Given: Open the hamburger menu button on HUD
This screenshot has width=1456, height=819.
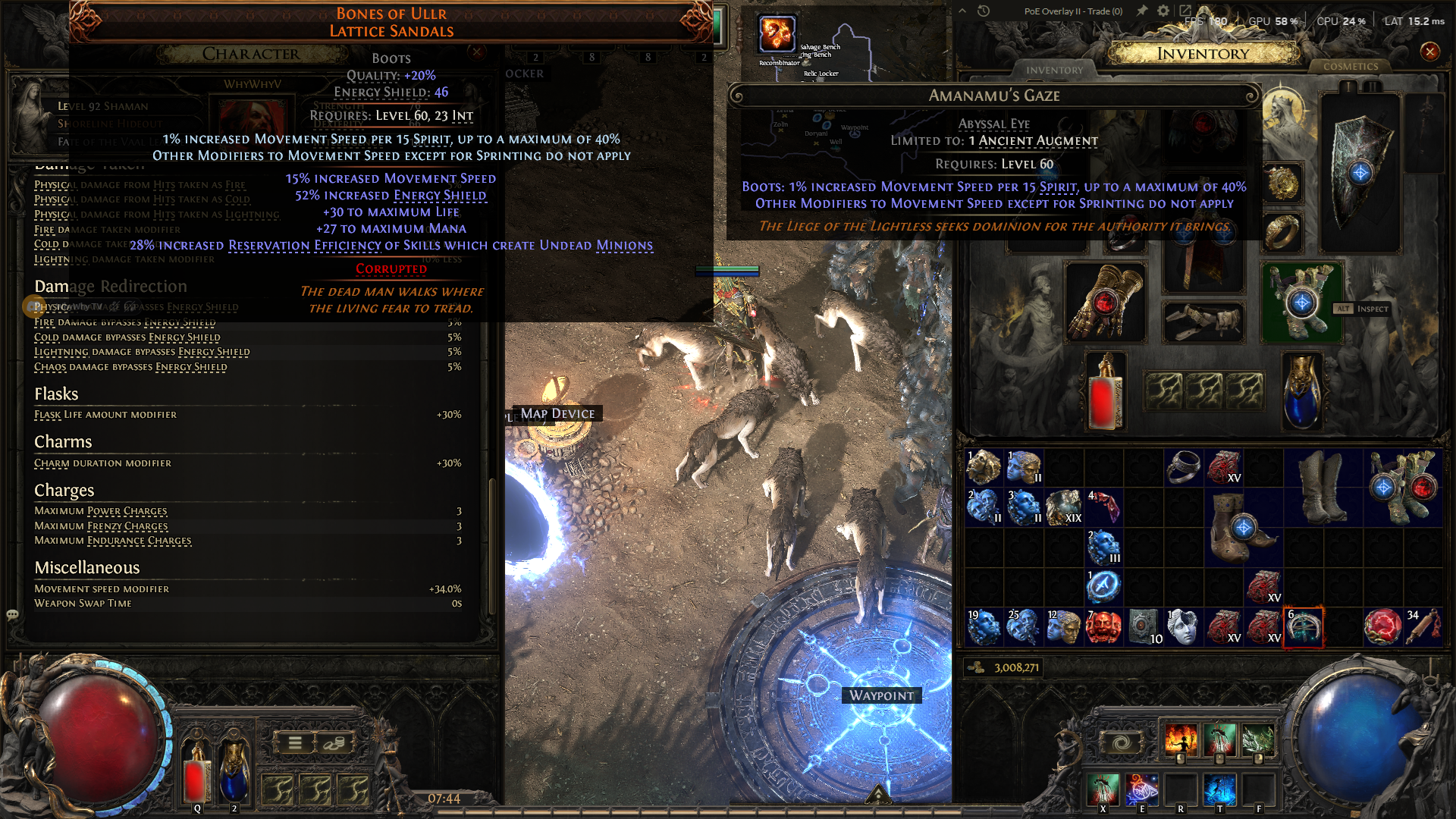Looking at the screenshot, I should coord(295,743).
